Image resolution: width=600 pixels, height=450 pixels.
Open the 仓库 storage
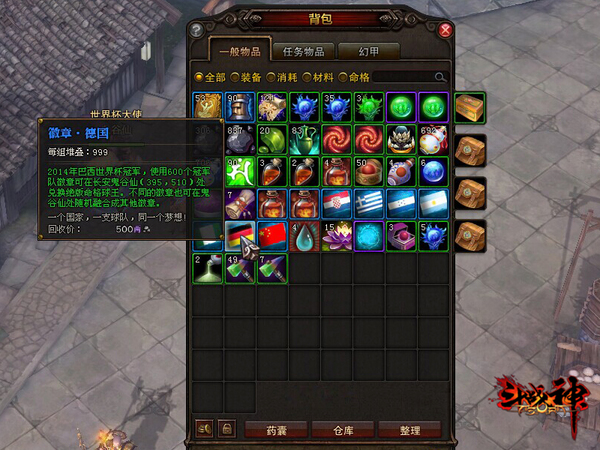pos(345,429)
